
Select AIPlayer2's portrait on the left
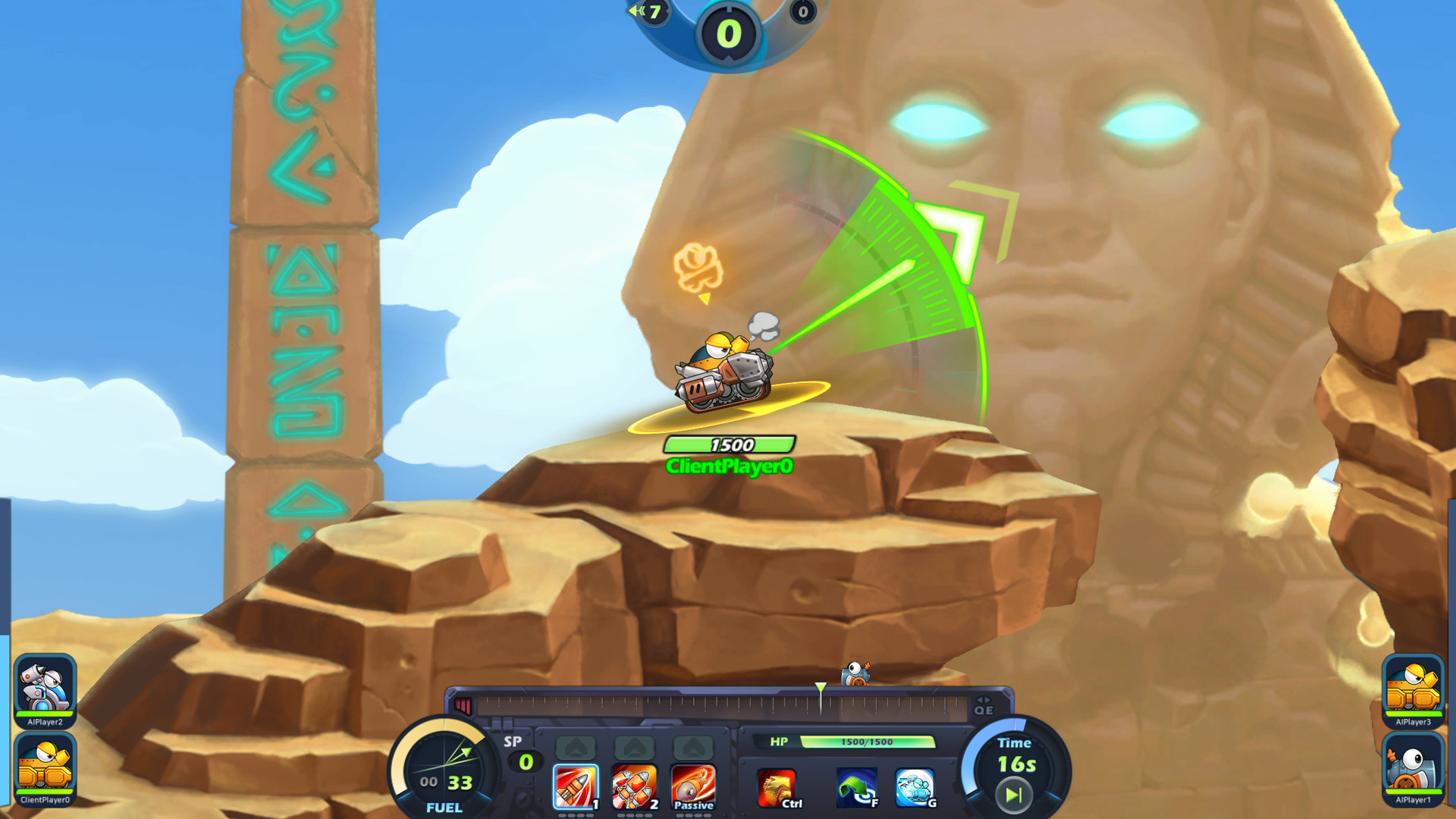click(45, 686)
